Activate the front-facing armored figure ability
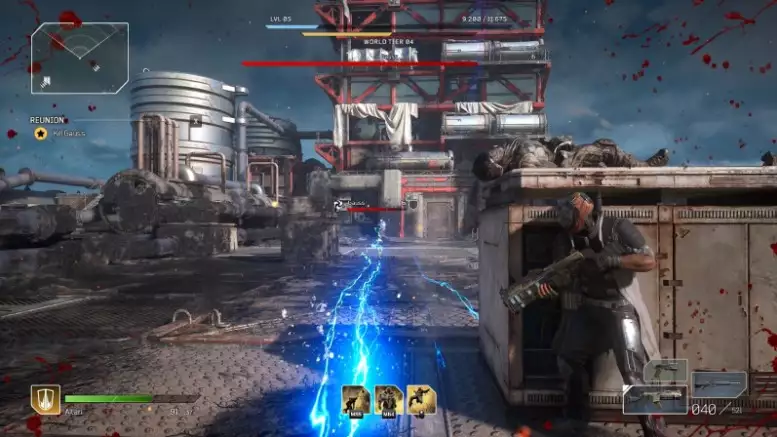This screenshot has width=777, height=437. [388, 399]
